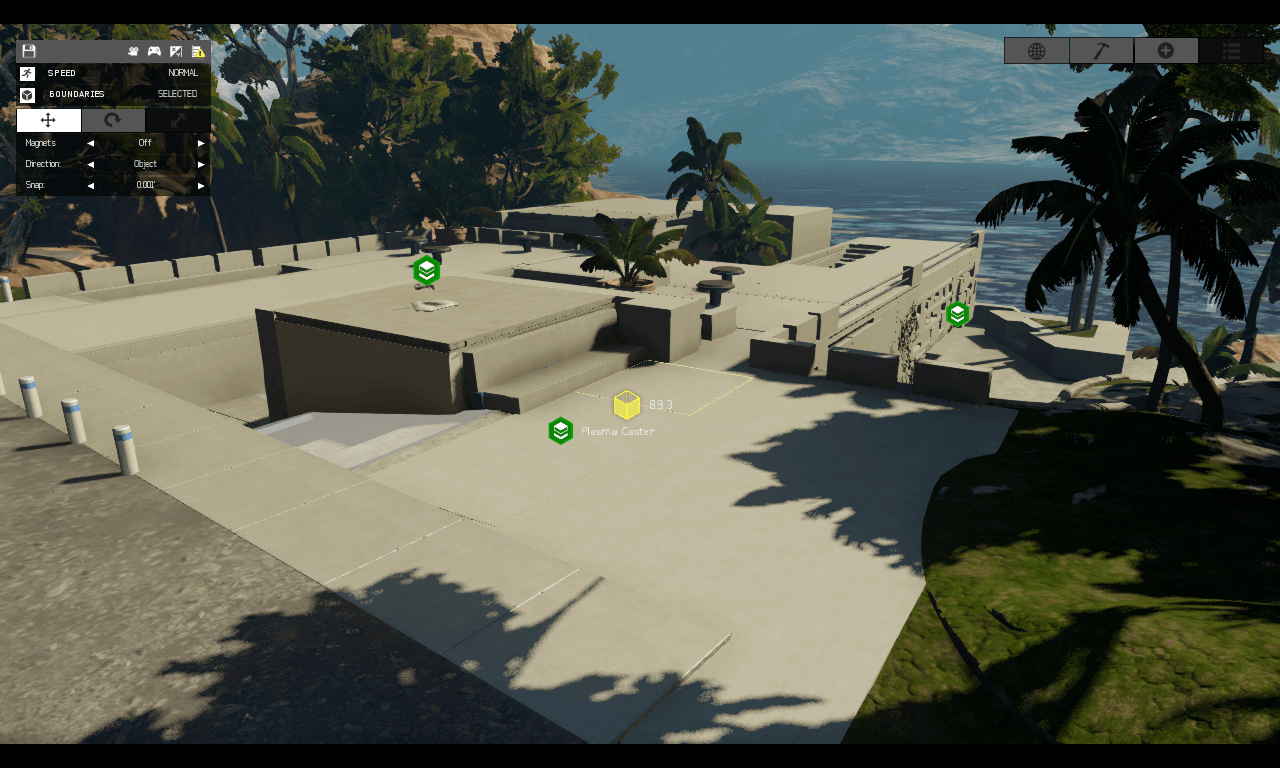The height and width of the screenshot is (768, 1280).
Task: Step Direction back with left arrow
Action: click(90, 164)
